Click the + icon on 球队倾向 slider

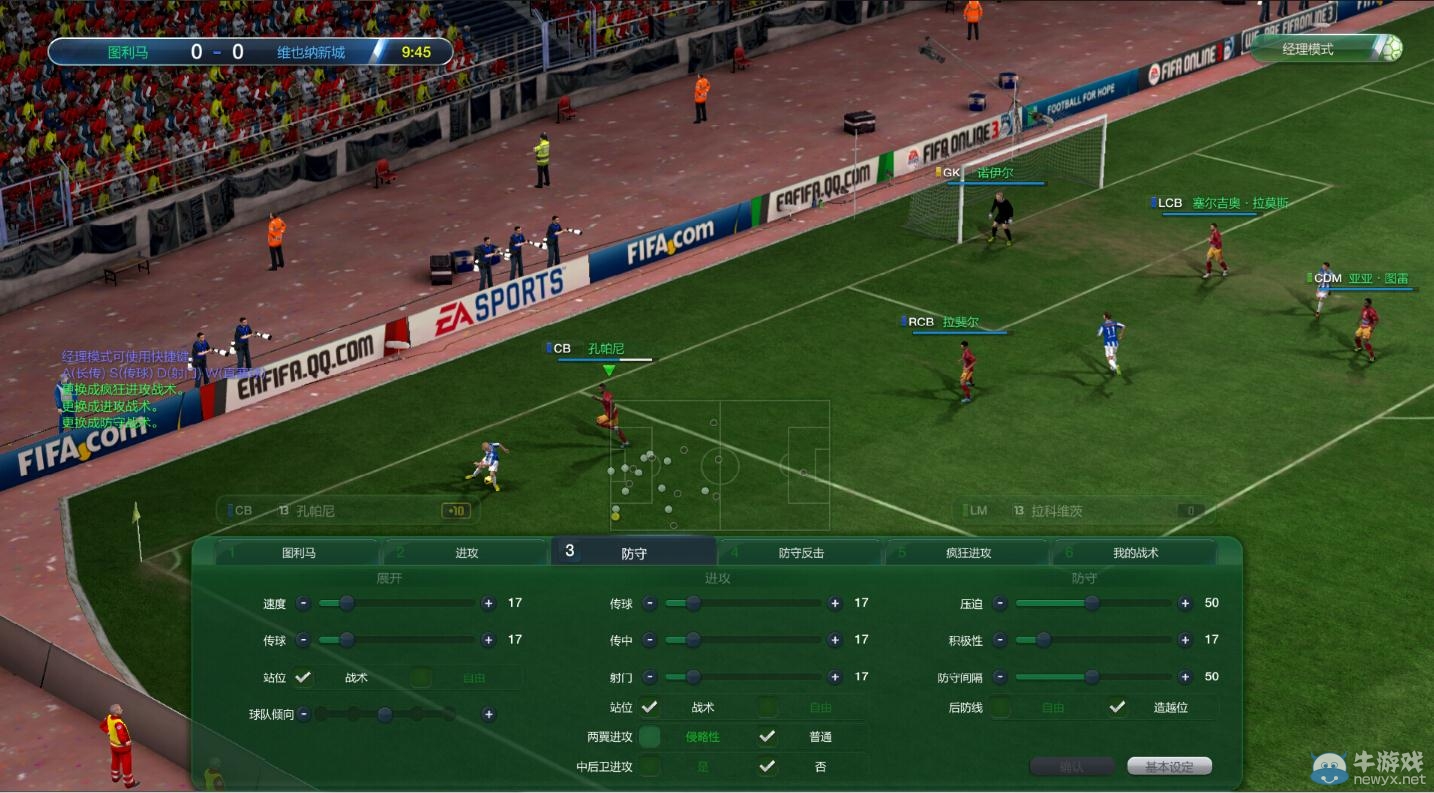coord(490,712)
